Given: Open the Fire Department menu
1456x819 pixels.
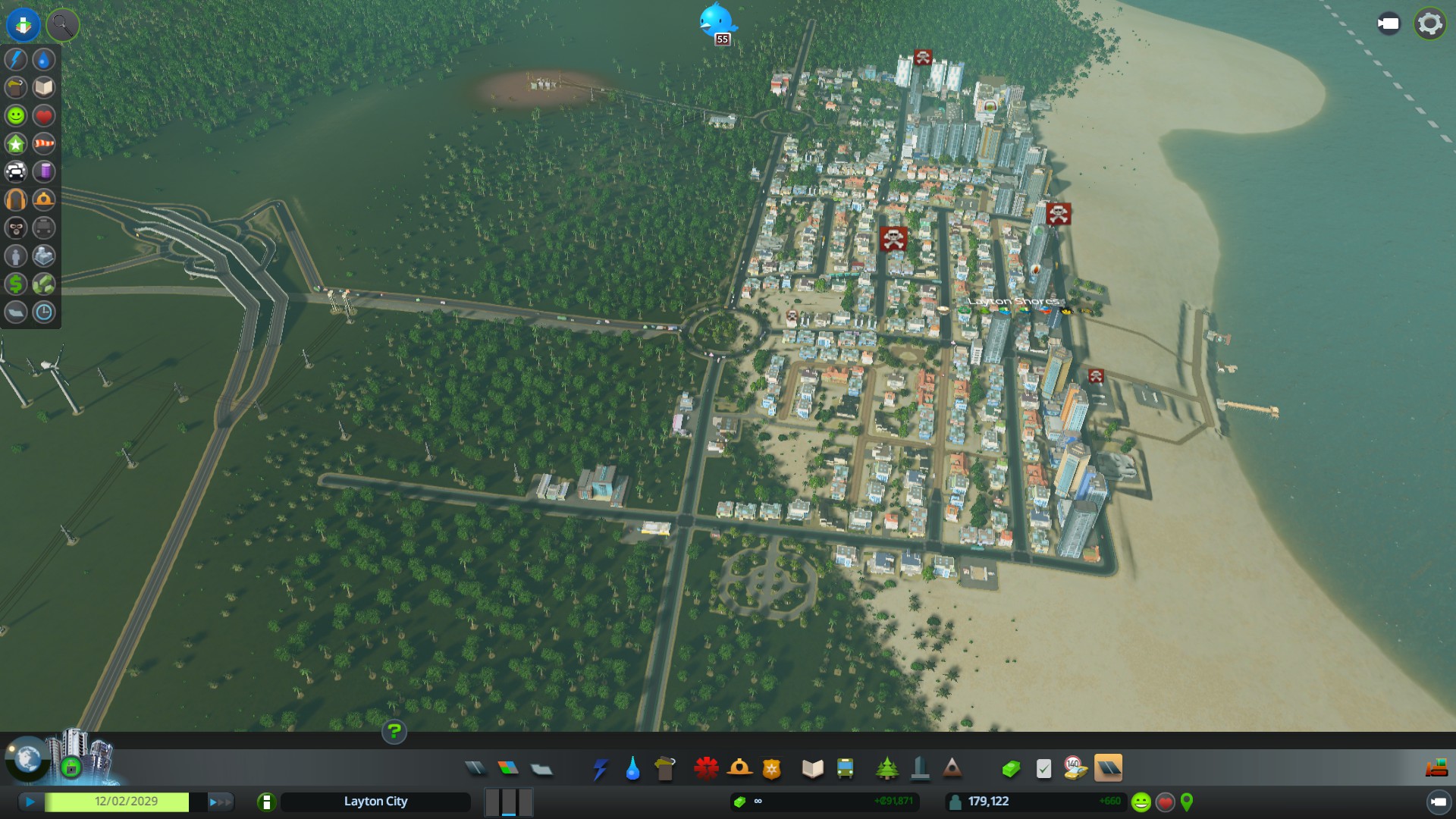Looking at the screenshot, I should pos(739,769).
